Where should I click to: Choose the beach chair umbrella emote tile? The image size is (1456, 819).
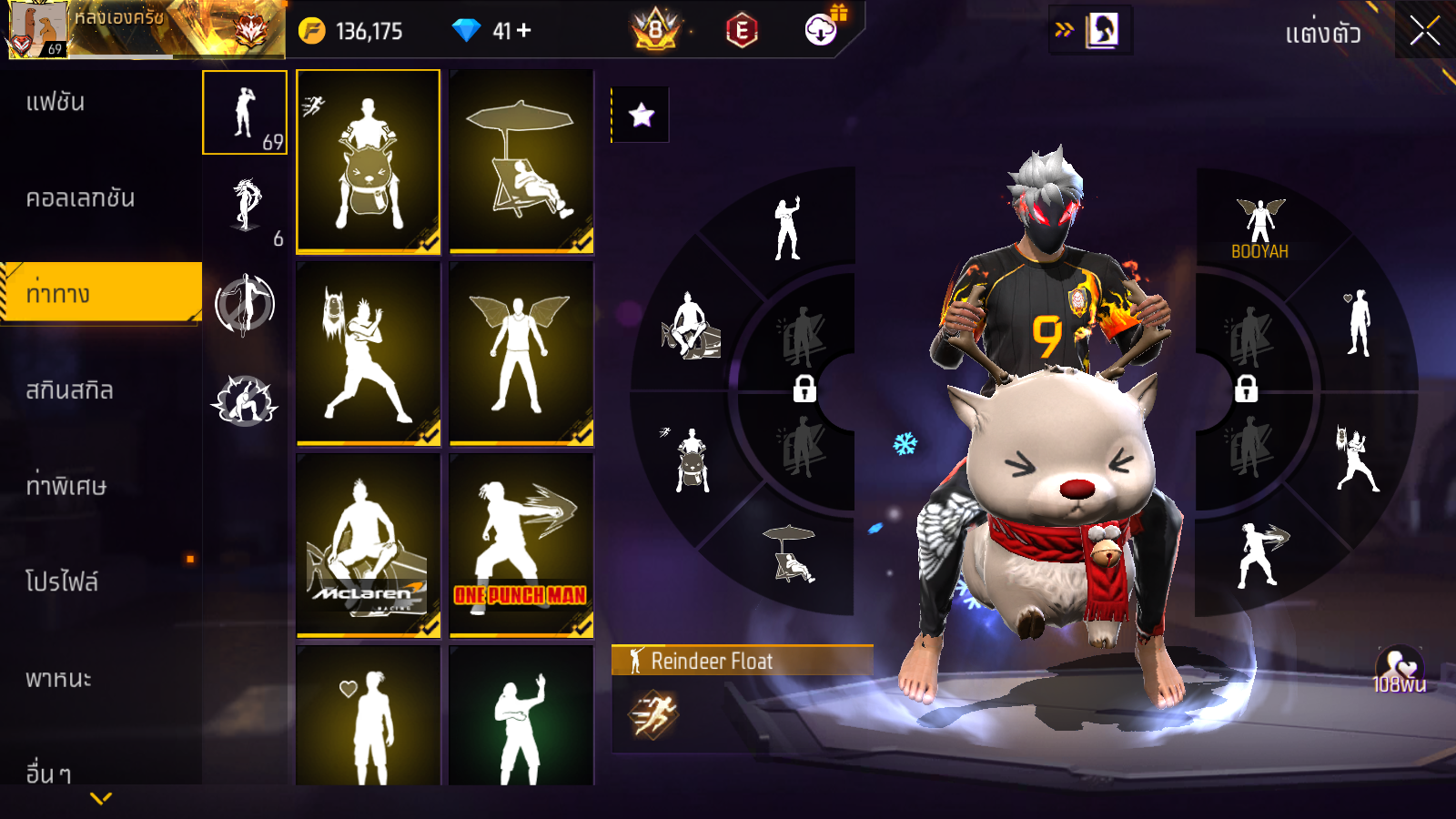521,161
